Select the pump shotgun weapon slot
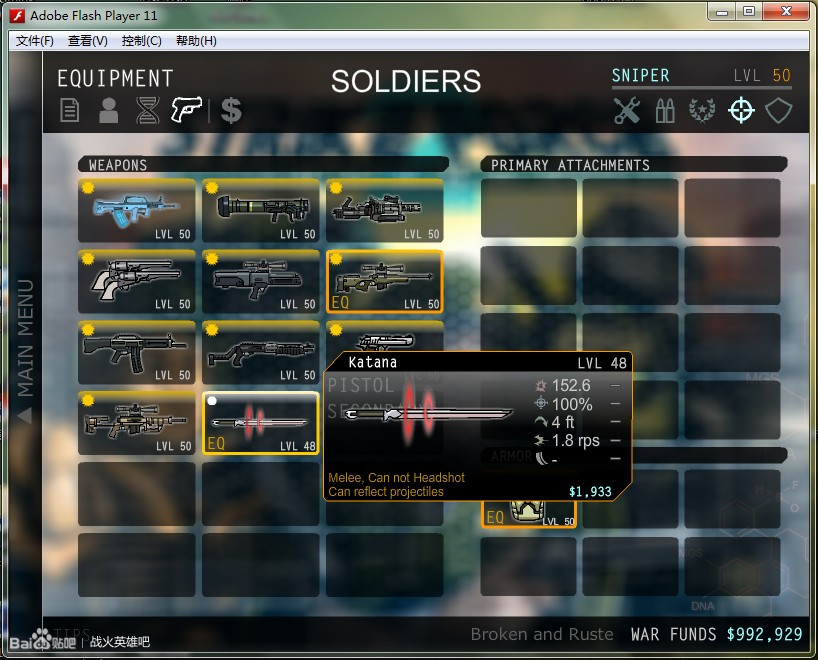Screen dimensions: 818x660 click(x=261, y=352)
